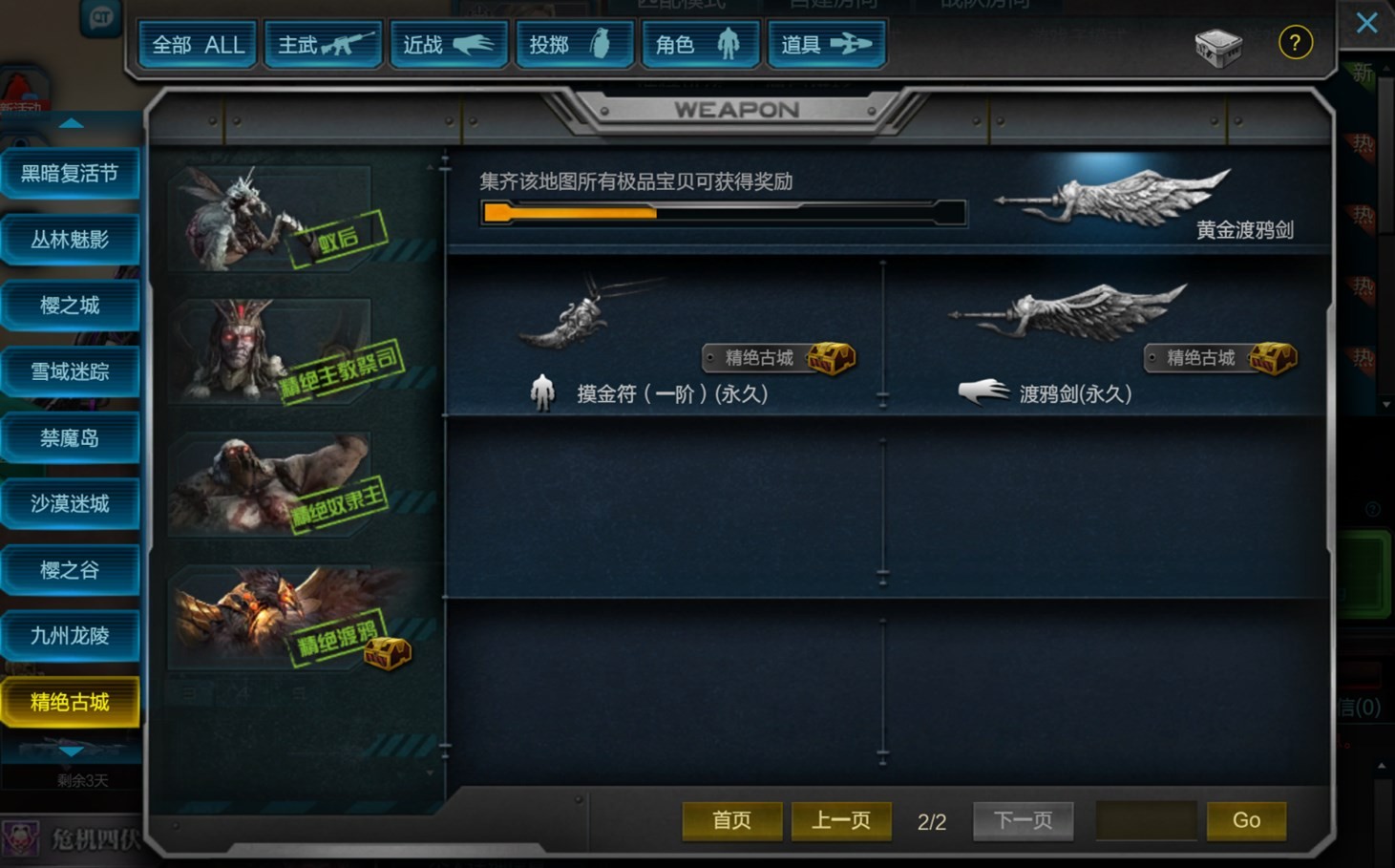Viewport: 1395px width, 868px height.
Task: Select the 九州龙陵 map entry
Action: point(70,636)
